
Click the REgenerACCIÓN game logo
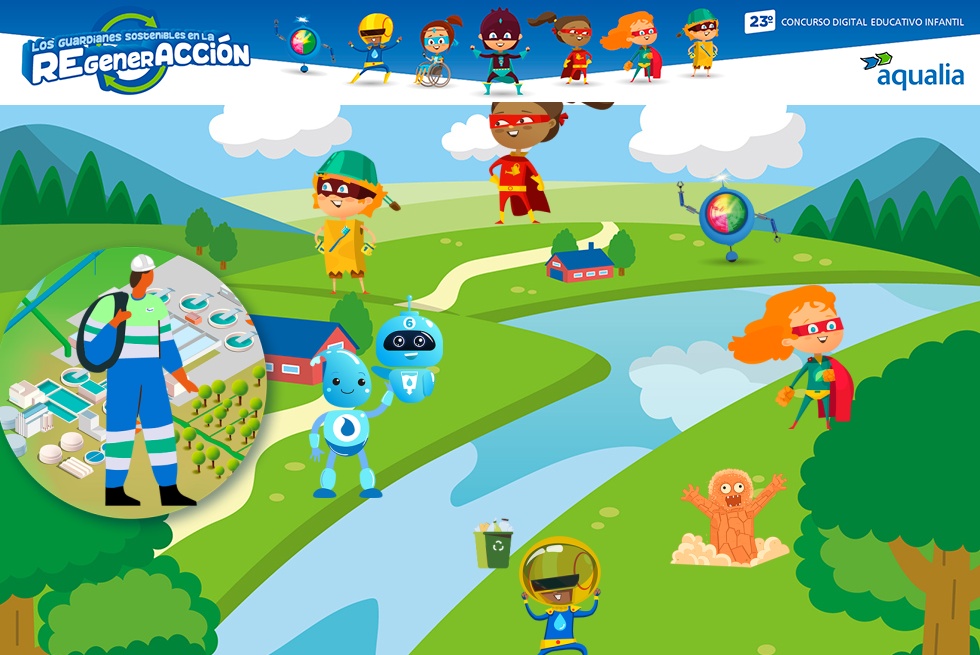coord(136,56)
